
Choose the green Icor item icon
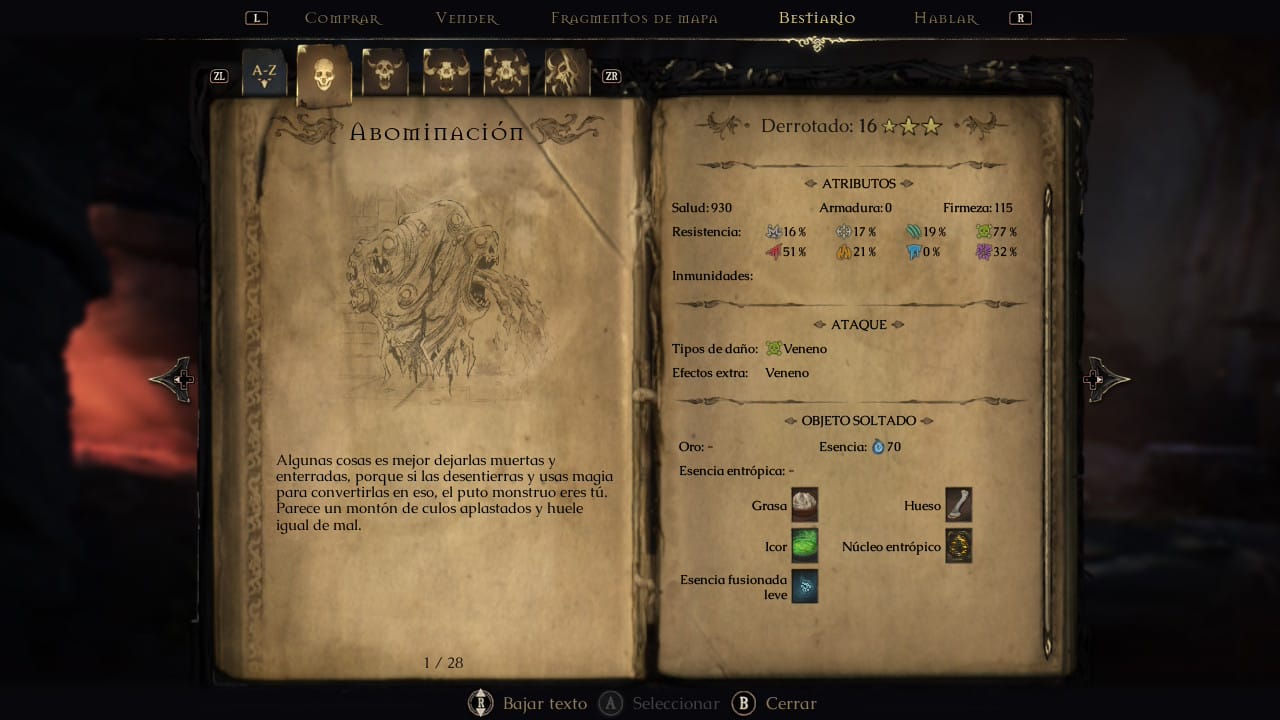[805, 547]
